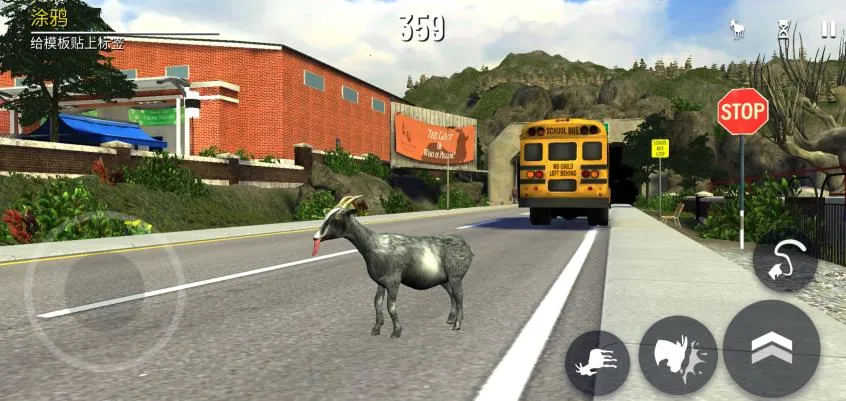Viewport: 846px width, 401px height.
Task: Activate the tongue lick button
Action: (x=784, y=261)
